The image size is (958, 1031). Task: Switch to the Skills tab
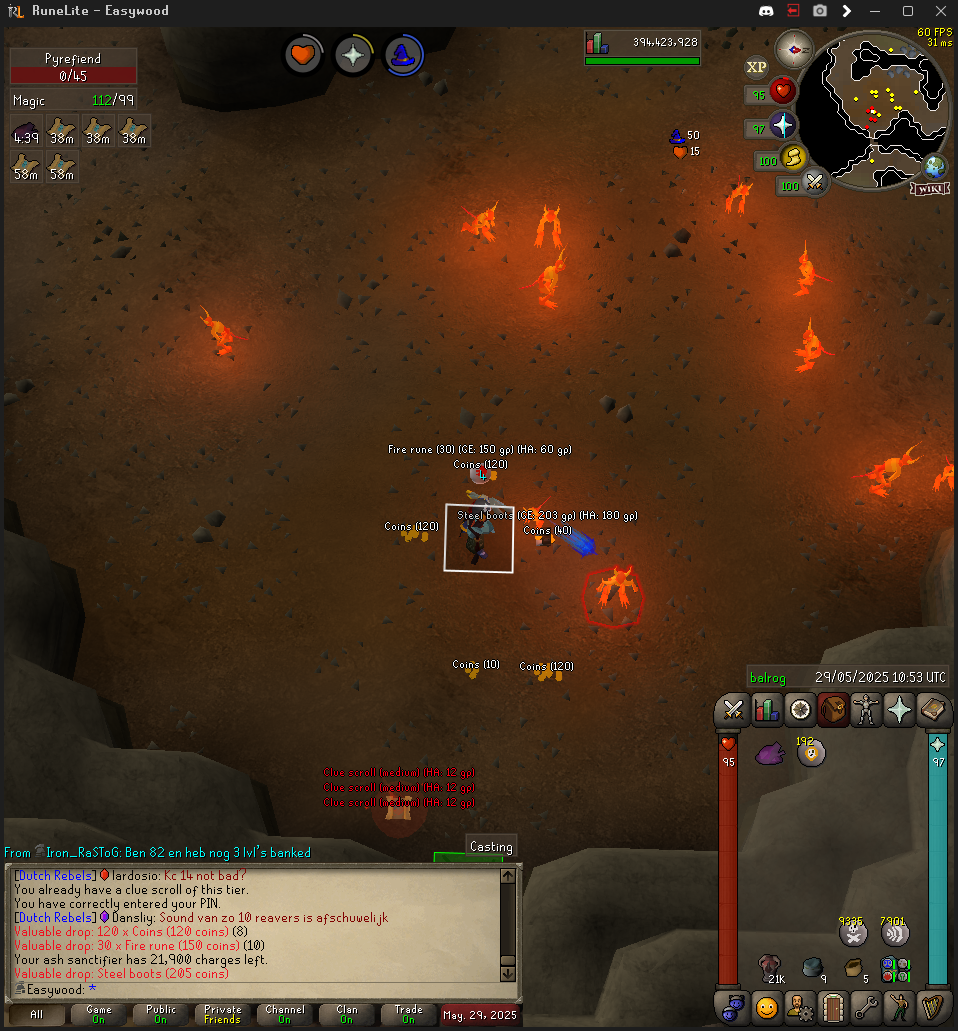click(x=767, y=709)
